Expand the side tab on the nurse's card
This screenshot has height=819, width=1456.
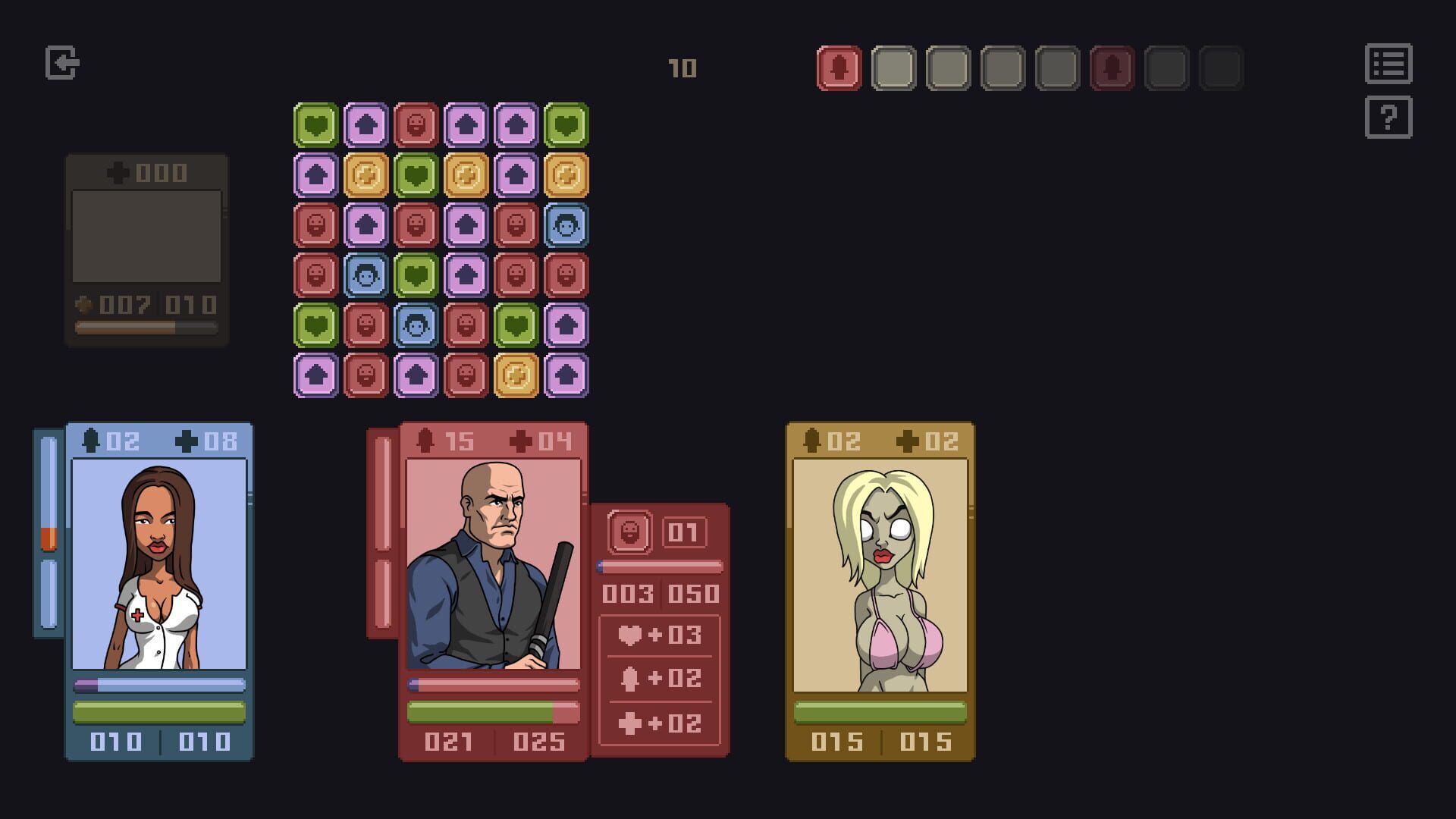pyautogui.click(x=47, y=531)
